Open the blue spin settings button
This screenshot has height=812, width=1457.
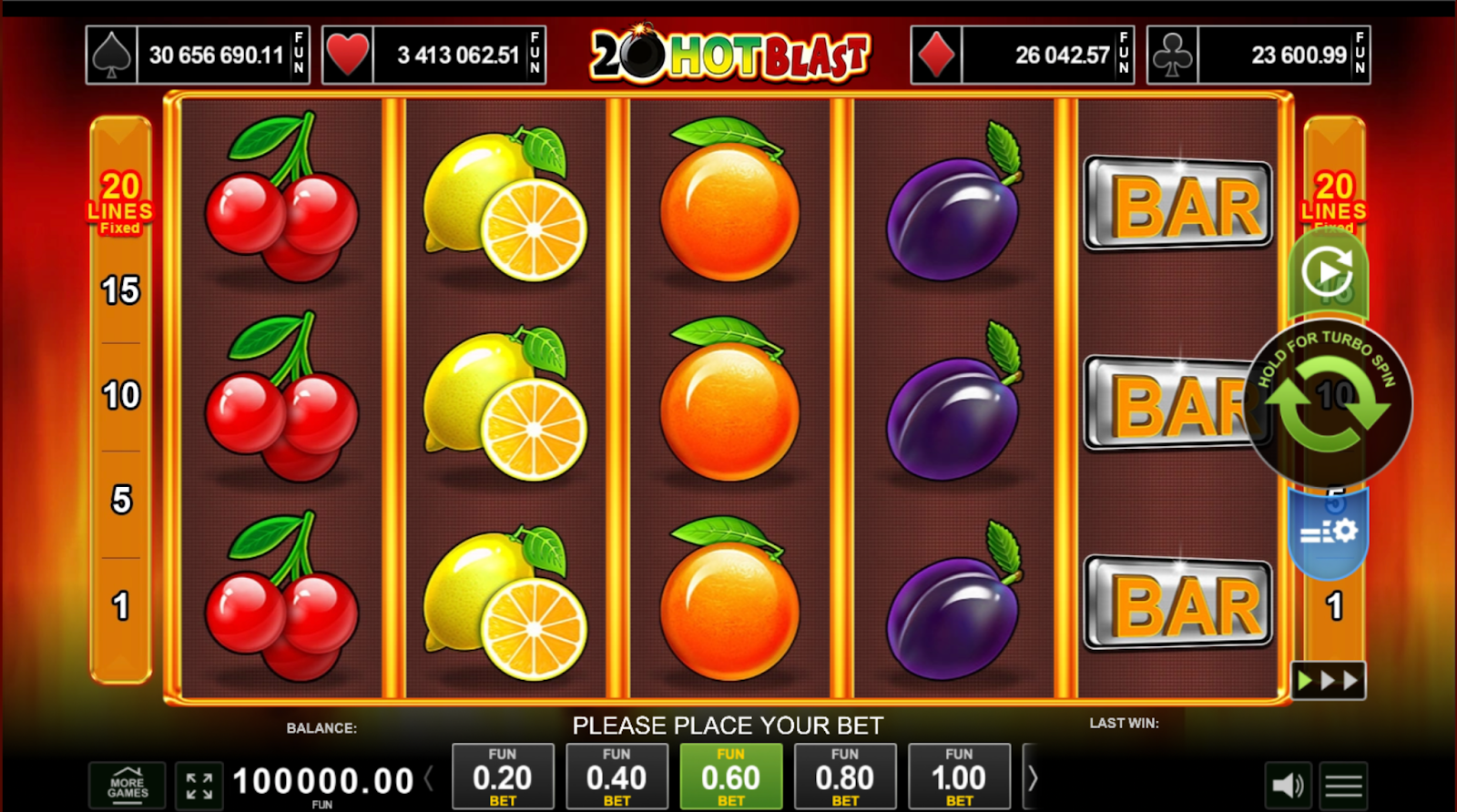[x=1328, y=533]
